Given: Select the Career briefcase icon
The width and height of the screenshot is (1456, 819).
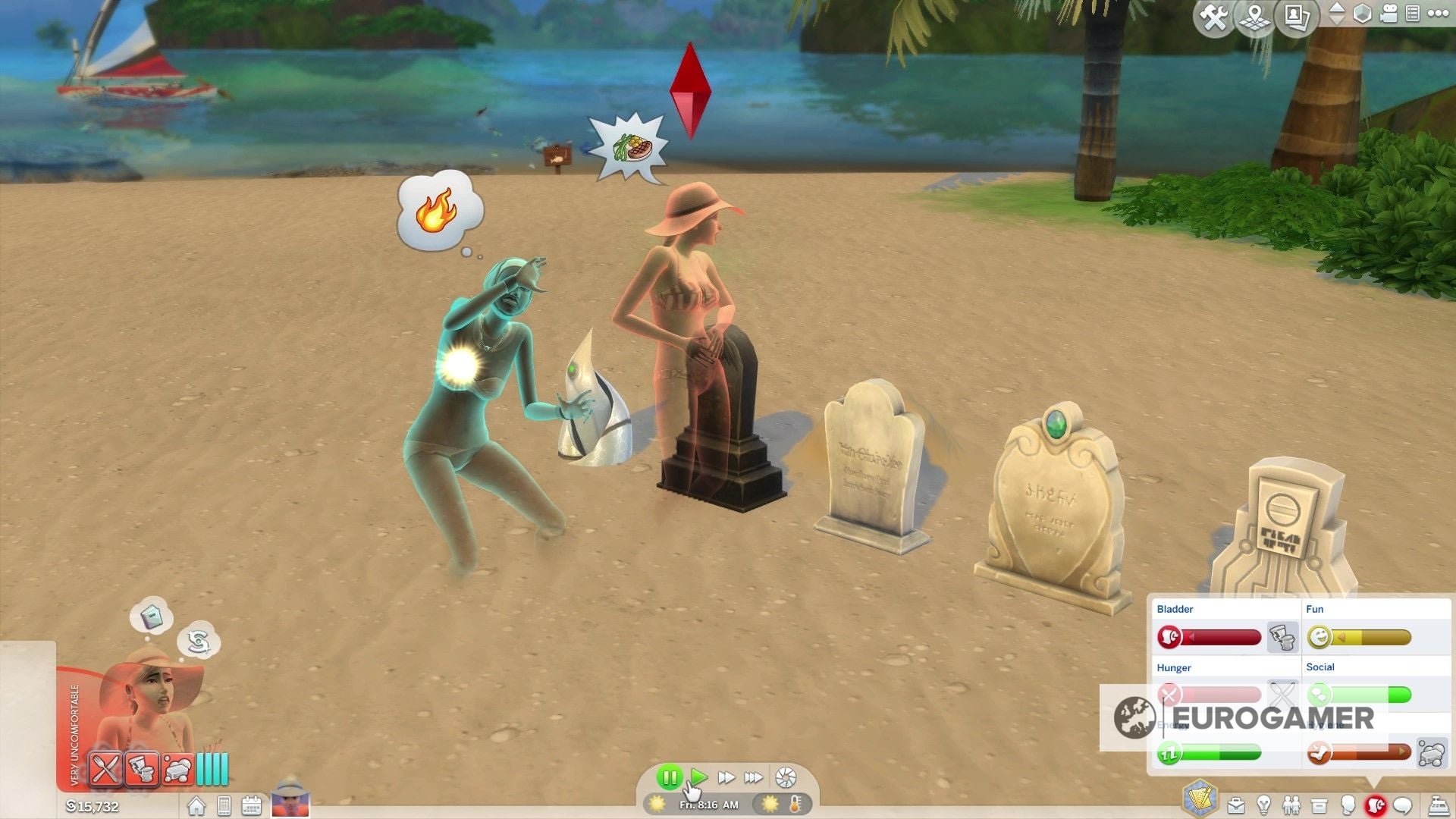Looking at the screenshot, I should pyautogui.click(x=1236, y=805).
